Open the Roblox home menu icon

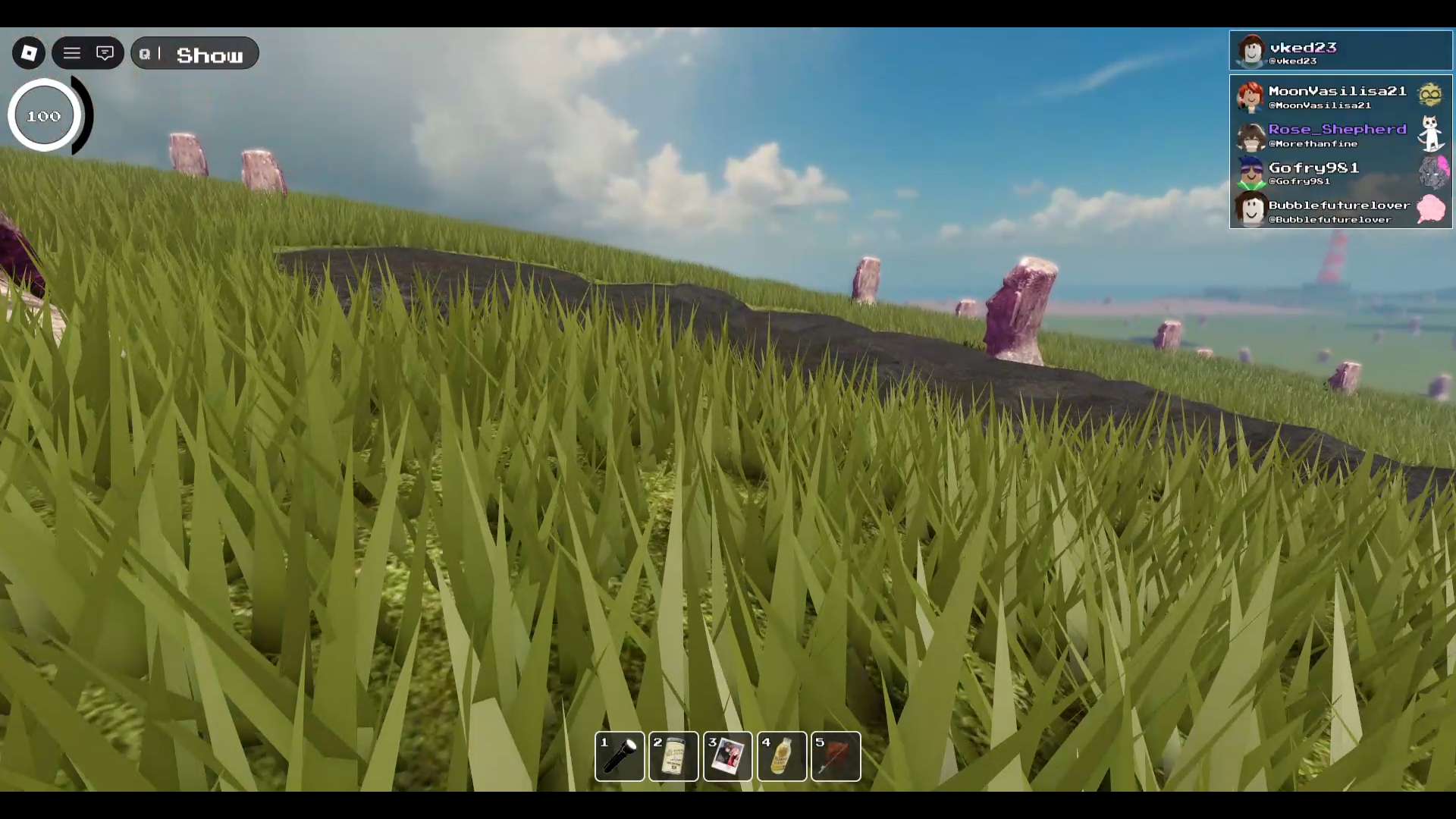[28, 53]
